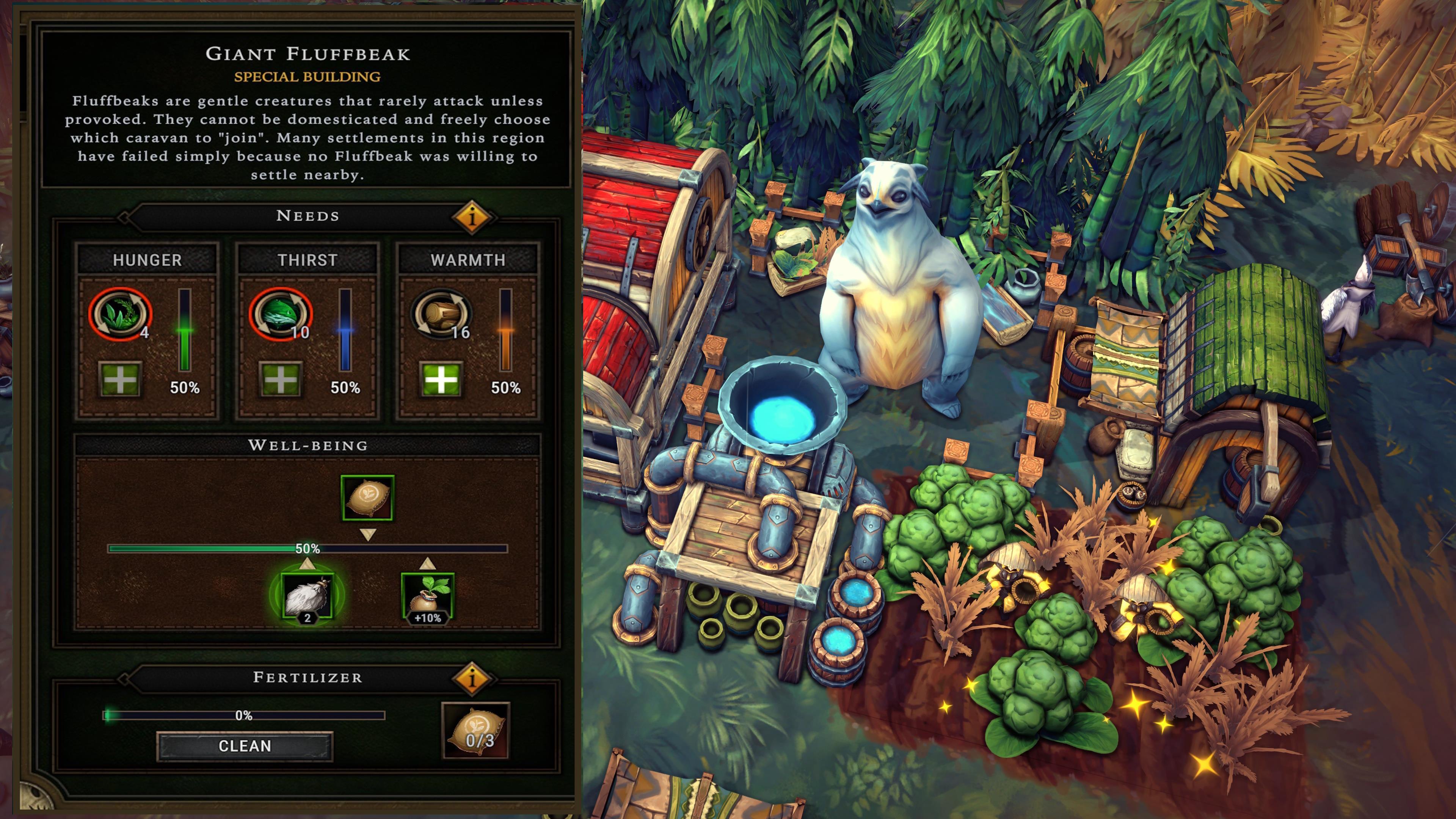Screen dimensions: 1456x819
Task: Click the white fluff sack reward
Action: tap(307, 596)
